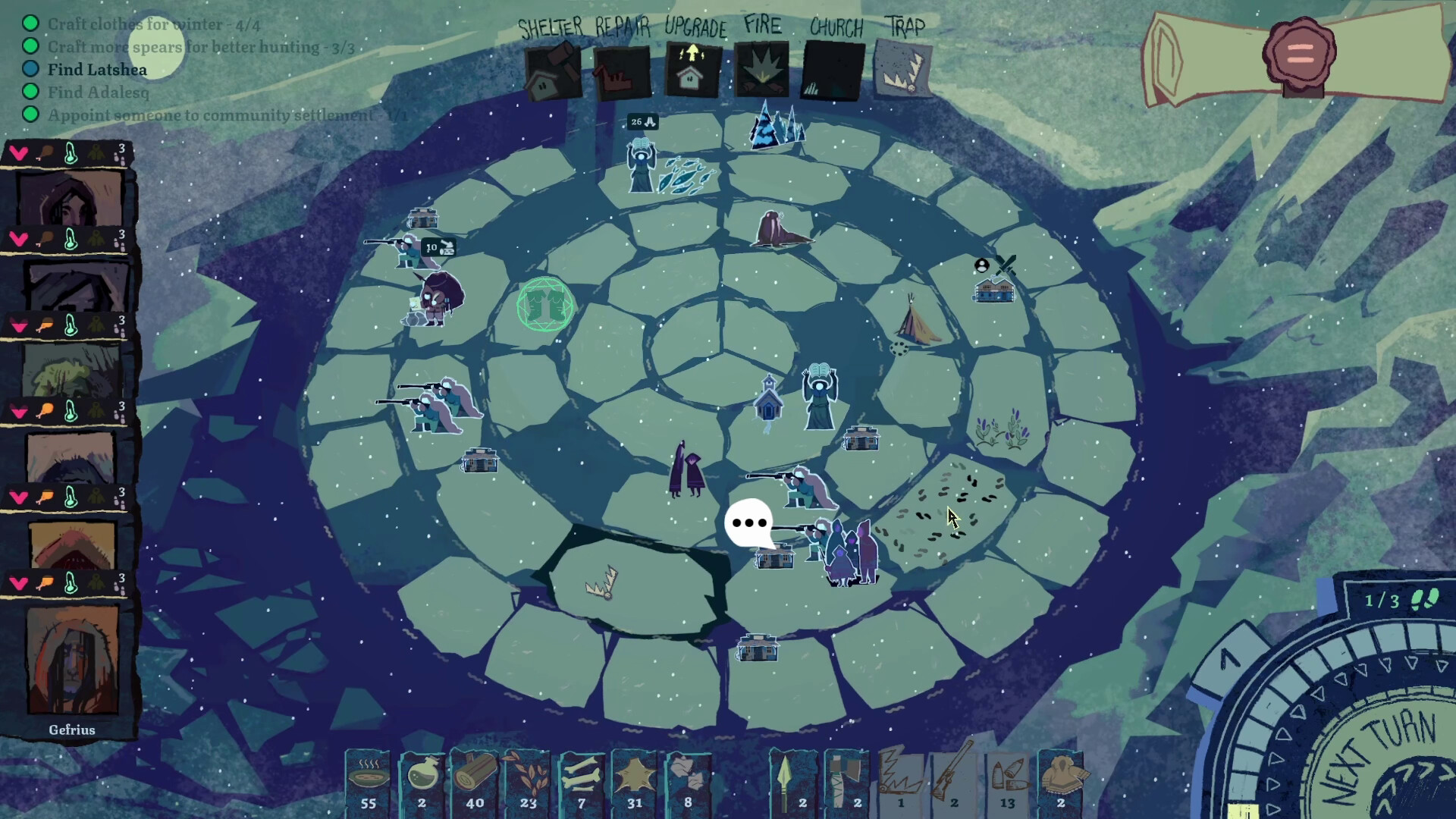Open the Repair tool

click(621, 71)
